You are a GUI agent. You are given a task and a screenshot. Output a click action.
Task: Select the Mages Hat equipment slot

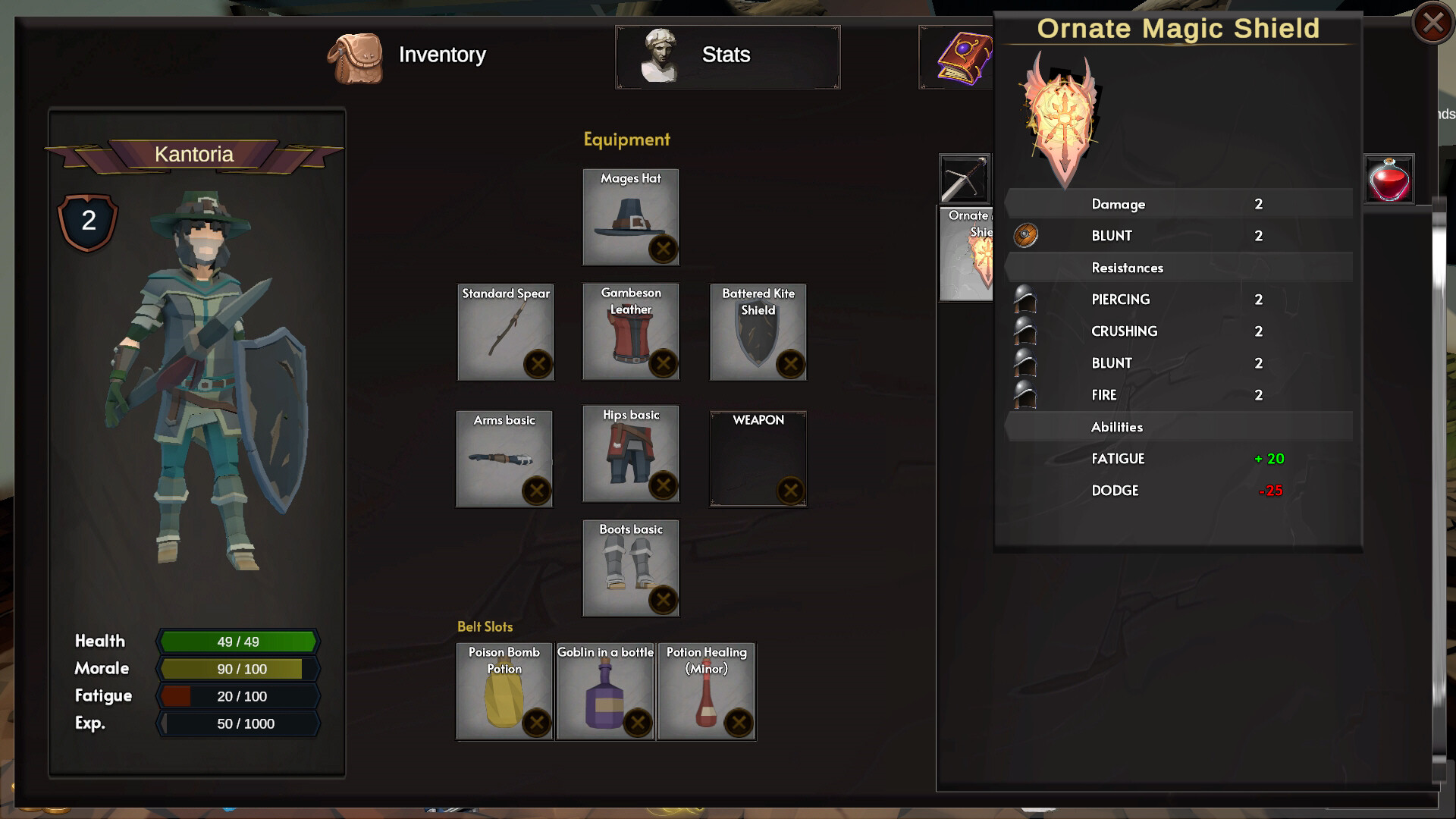(x=629, y=218)
